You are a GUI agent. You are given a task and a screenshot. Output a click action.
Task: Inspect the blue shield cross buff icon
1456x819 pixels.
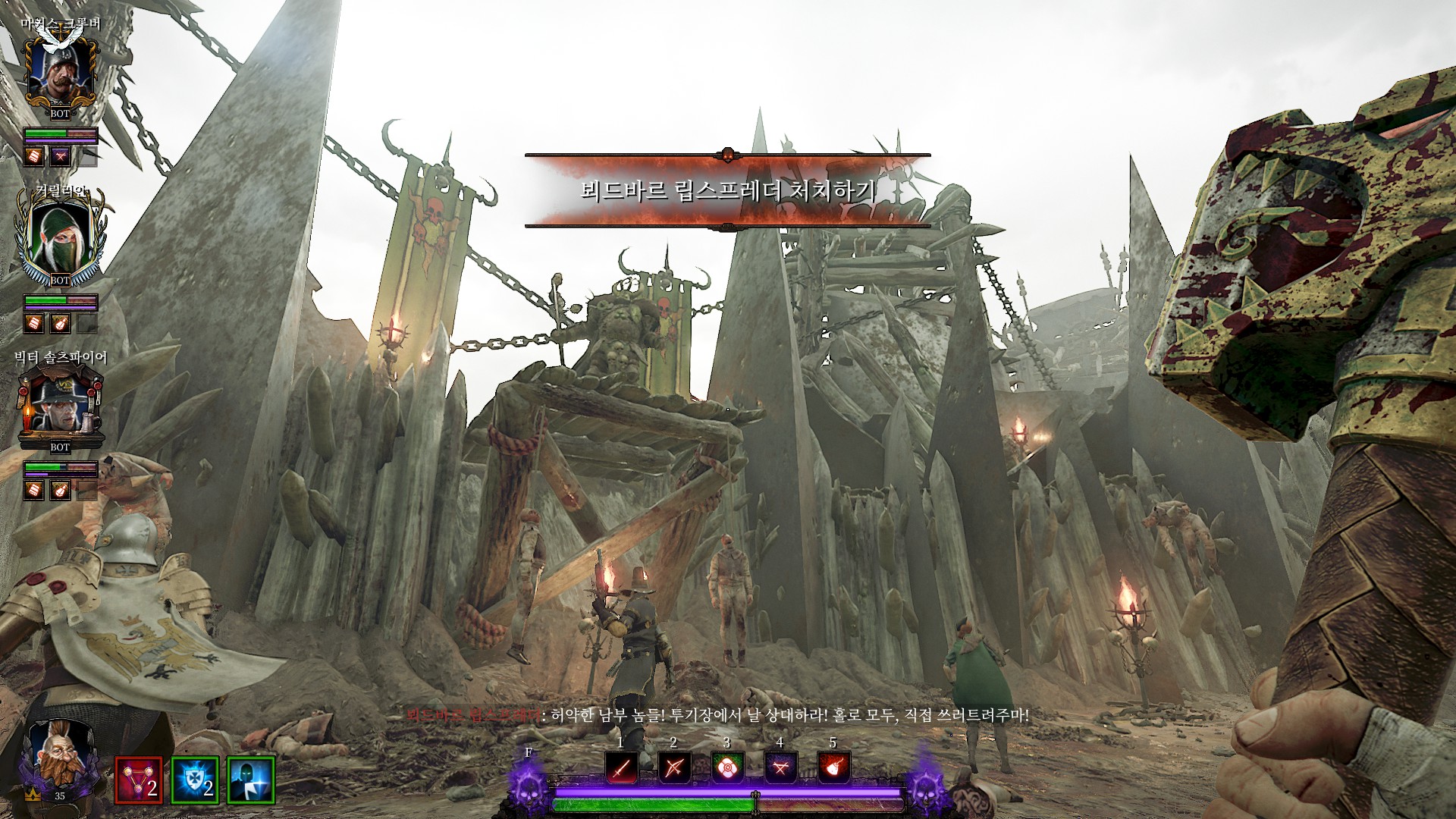(x=195, y=780)
